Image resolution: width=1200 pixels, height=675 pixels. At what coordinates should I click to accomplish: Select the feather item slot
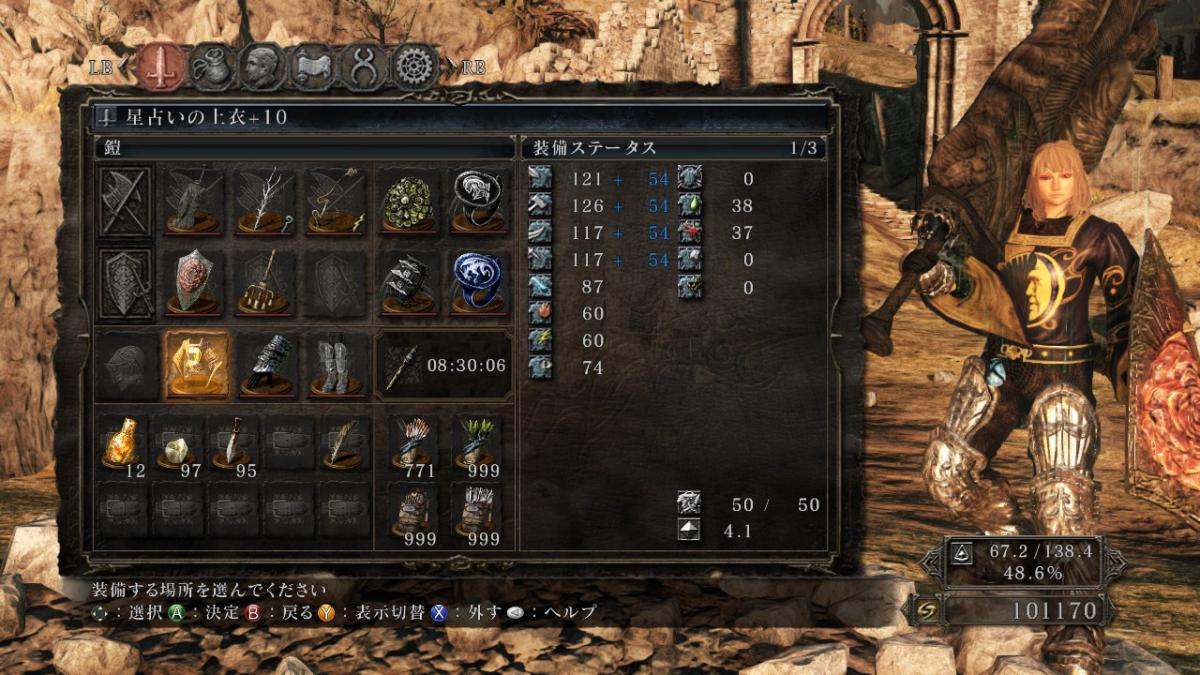(342, 443)
